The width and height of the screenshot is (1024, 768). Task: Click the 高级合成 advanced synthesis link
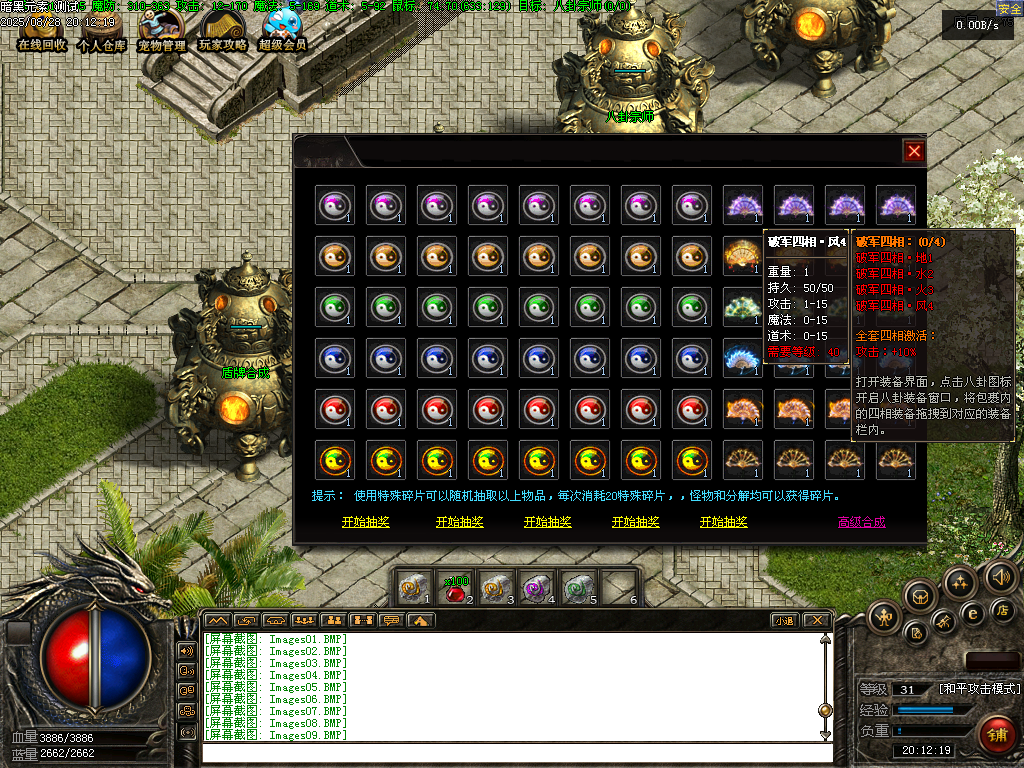[861, 522]
